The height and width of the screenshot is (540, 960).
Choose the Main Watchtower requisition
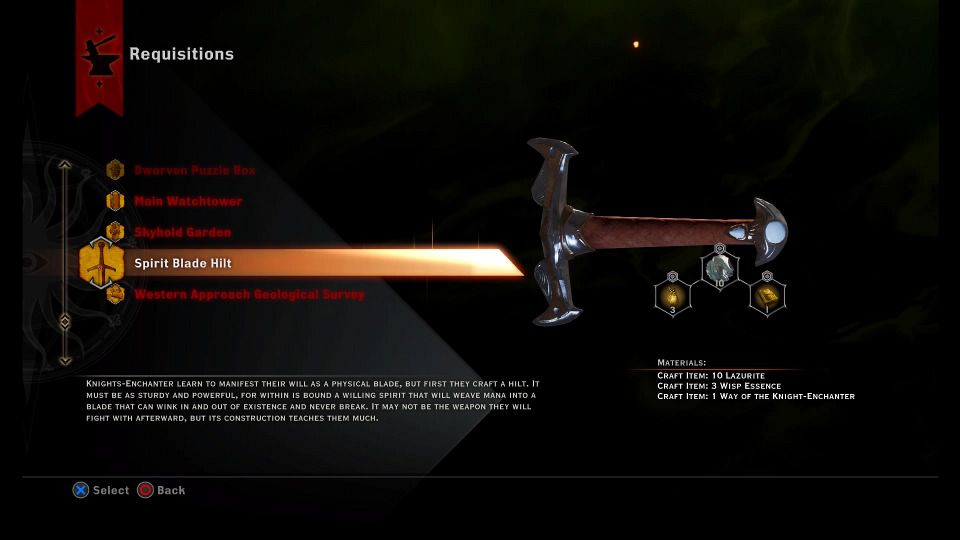click(x=187, y=201)
